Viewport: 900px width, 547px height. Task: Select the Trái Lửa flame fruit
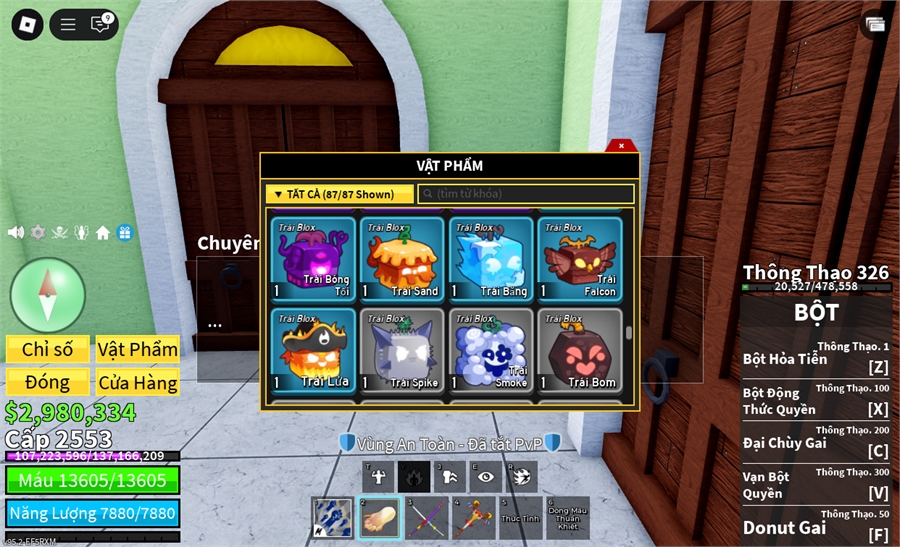pyautogui.click(x=314, y=350)
